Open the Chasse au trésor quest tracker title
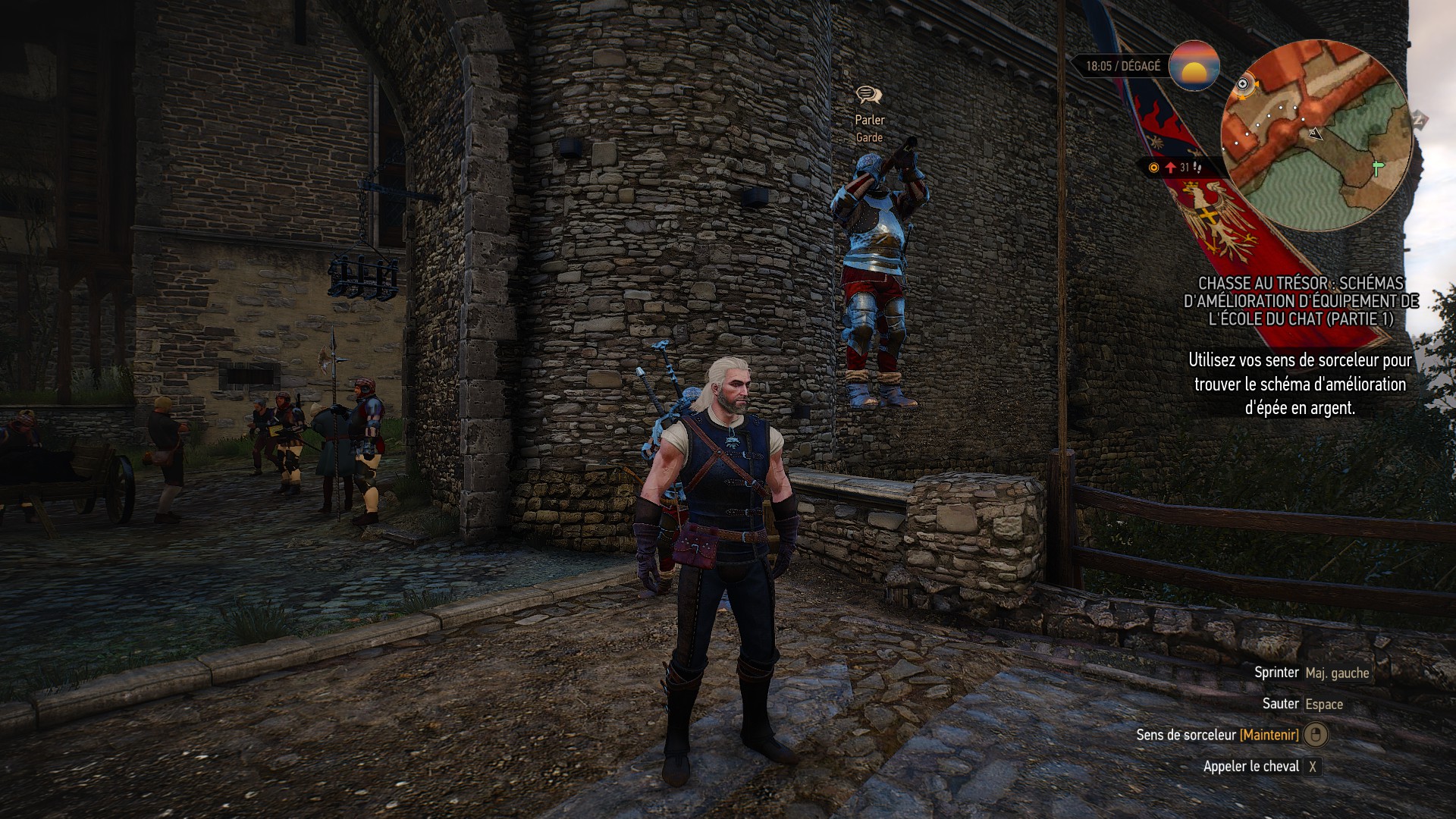Screen dimensions: 1456x819 [x=1301, y=301]
